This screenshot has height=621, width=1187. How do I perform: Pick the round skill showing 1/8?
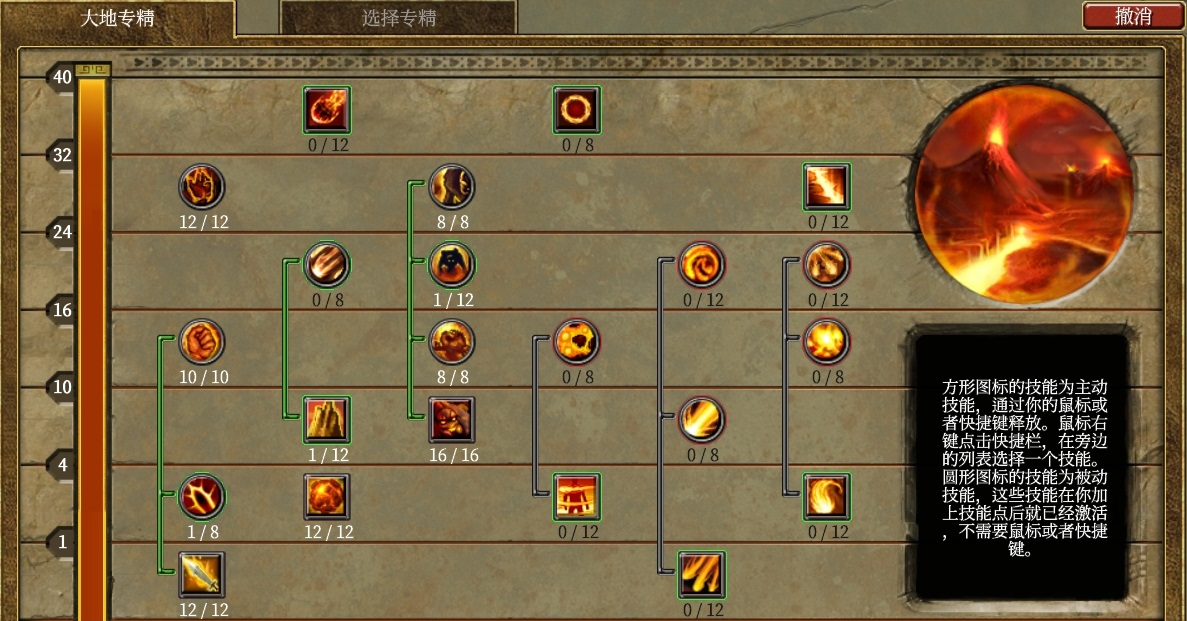tap(202, 497)
